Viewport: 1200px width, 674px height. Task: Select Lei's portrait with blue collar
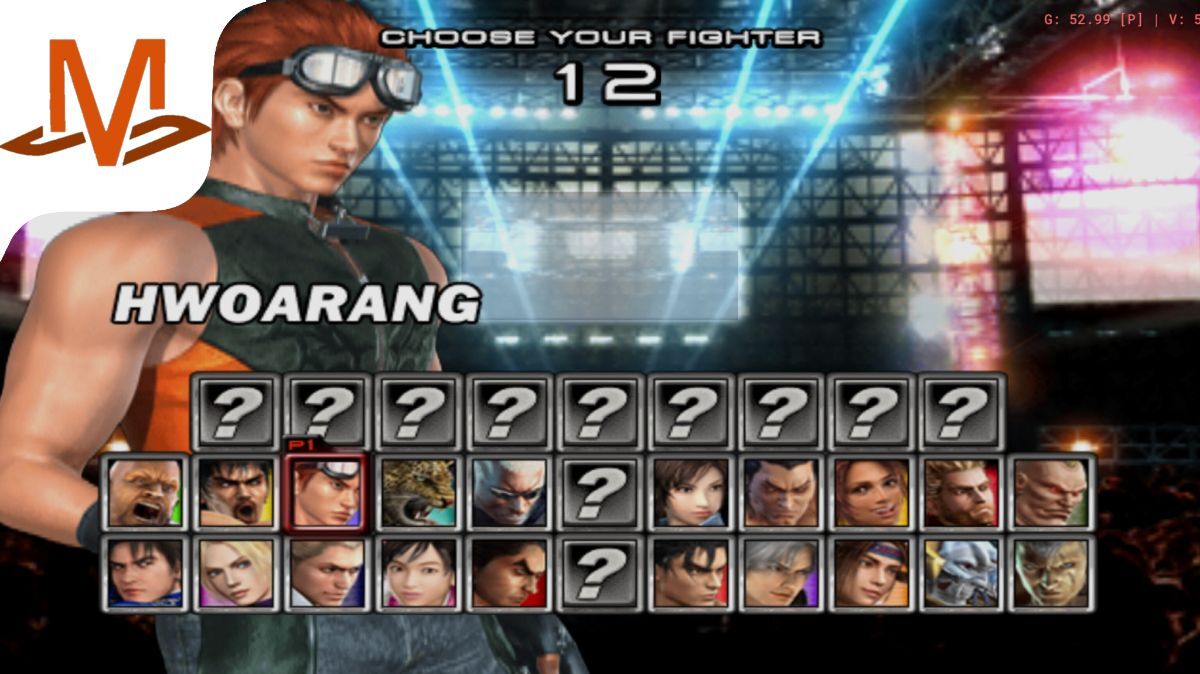tap(145, 573)
